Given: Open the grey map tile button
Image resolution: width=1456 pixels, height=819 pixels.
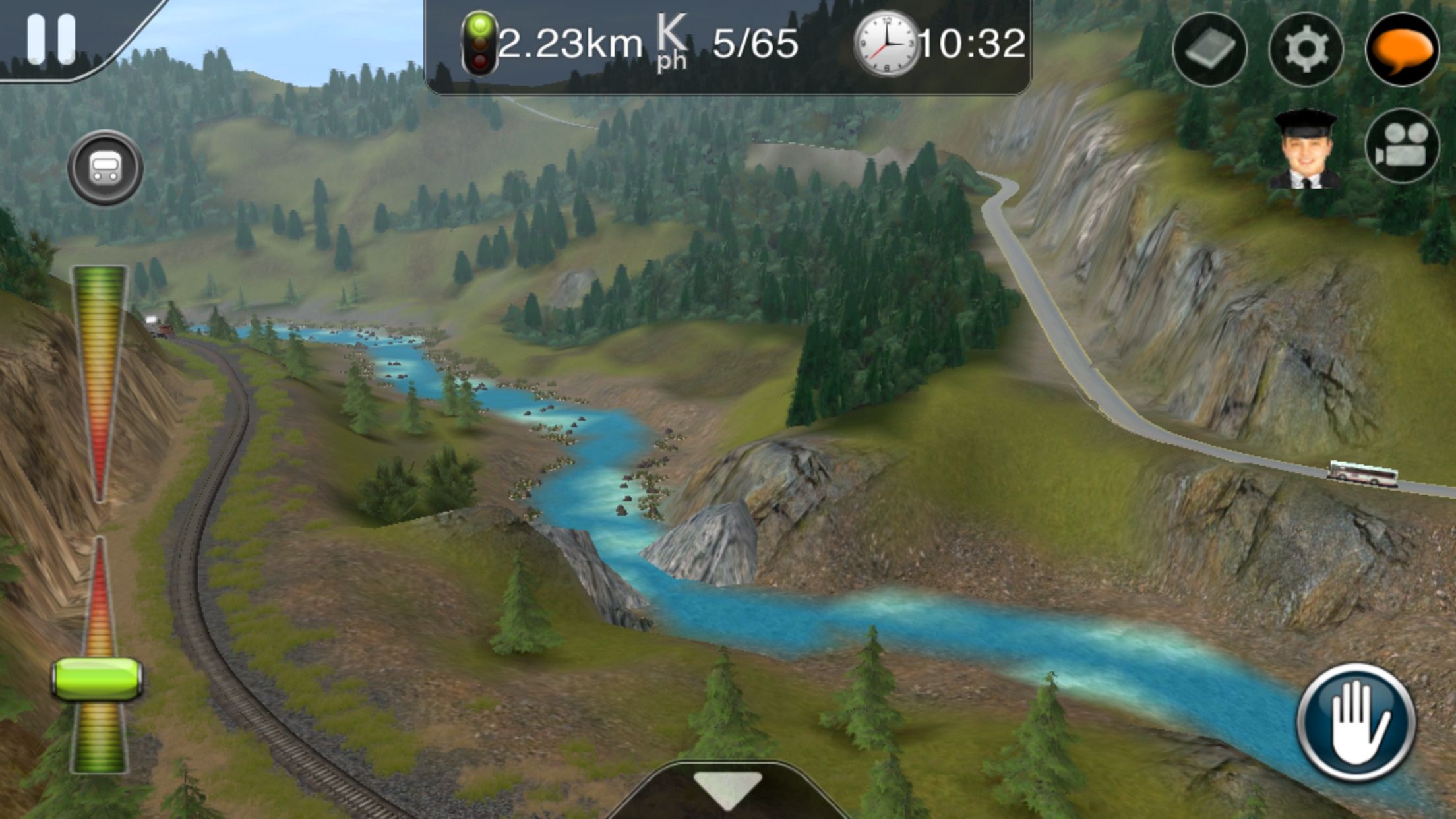Looking at the screenshot, I should pos(1209,49).
